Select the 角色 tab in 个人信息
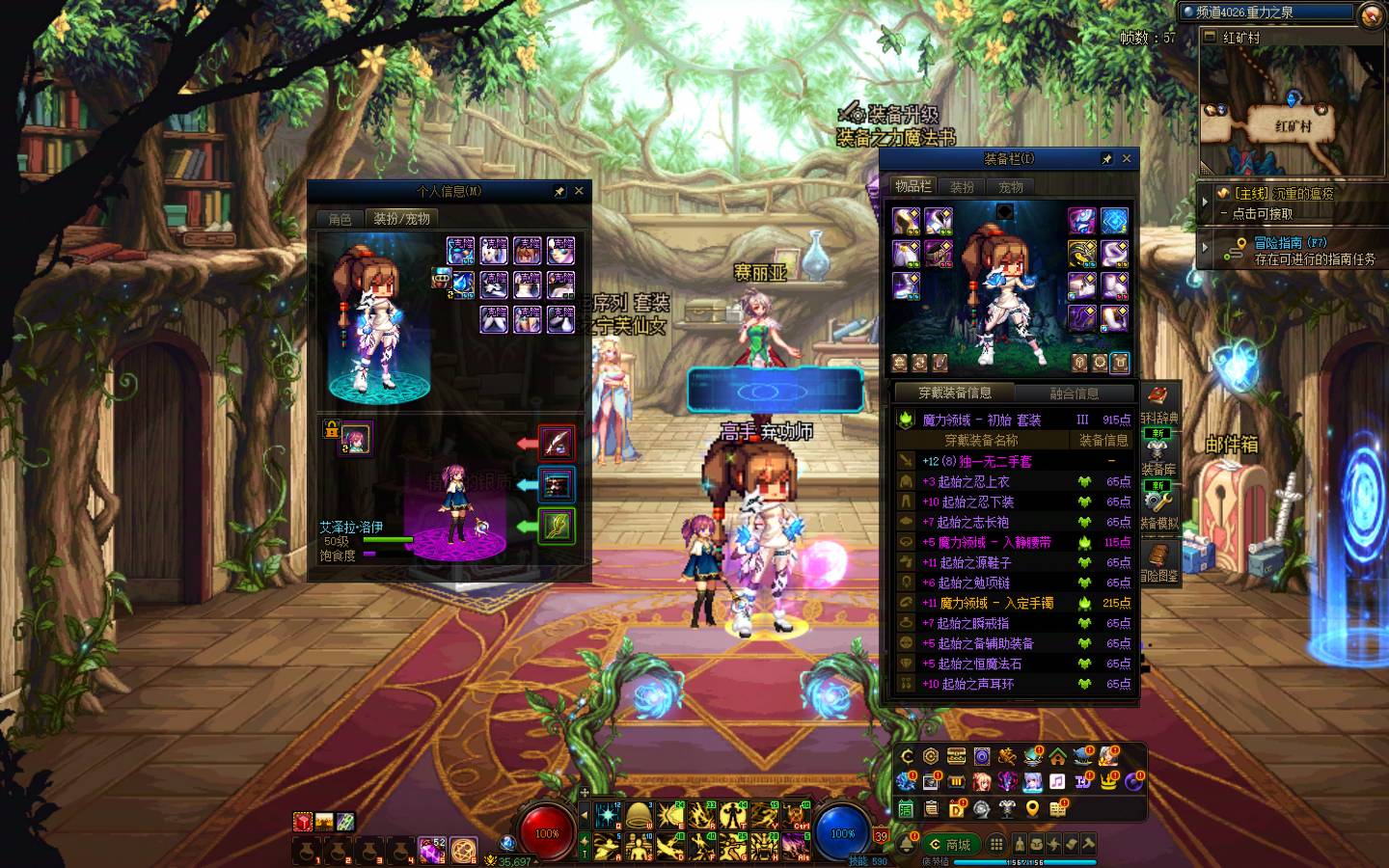Viewport: 1389px width, 868px height. click(340, 219)
